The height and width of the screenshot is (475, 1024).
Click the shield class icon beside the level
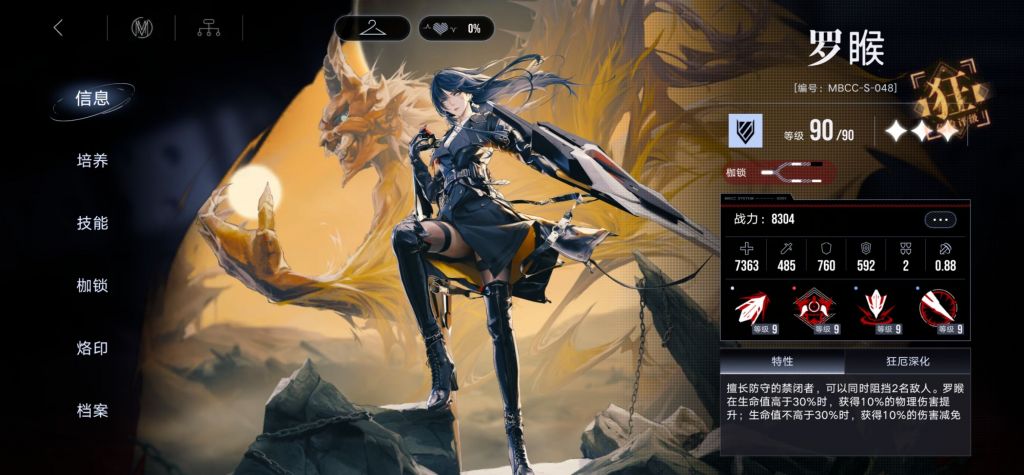[x=745, y=131]
